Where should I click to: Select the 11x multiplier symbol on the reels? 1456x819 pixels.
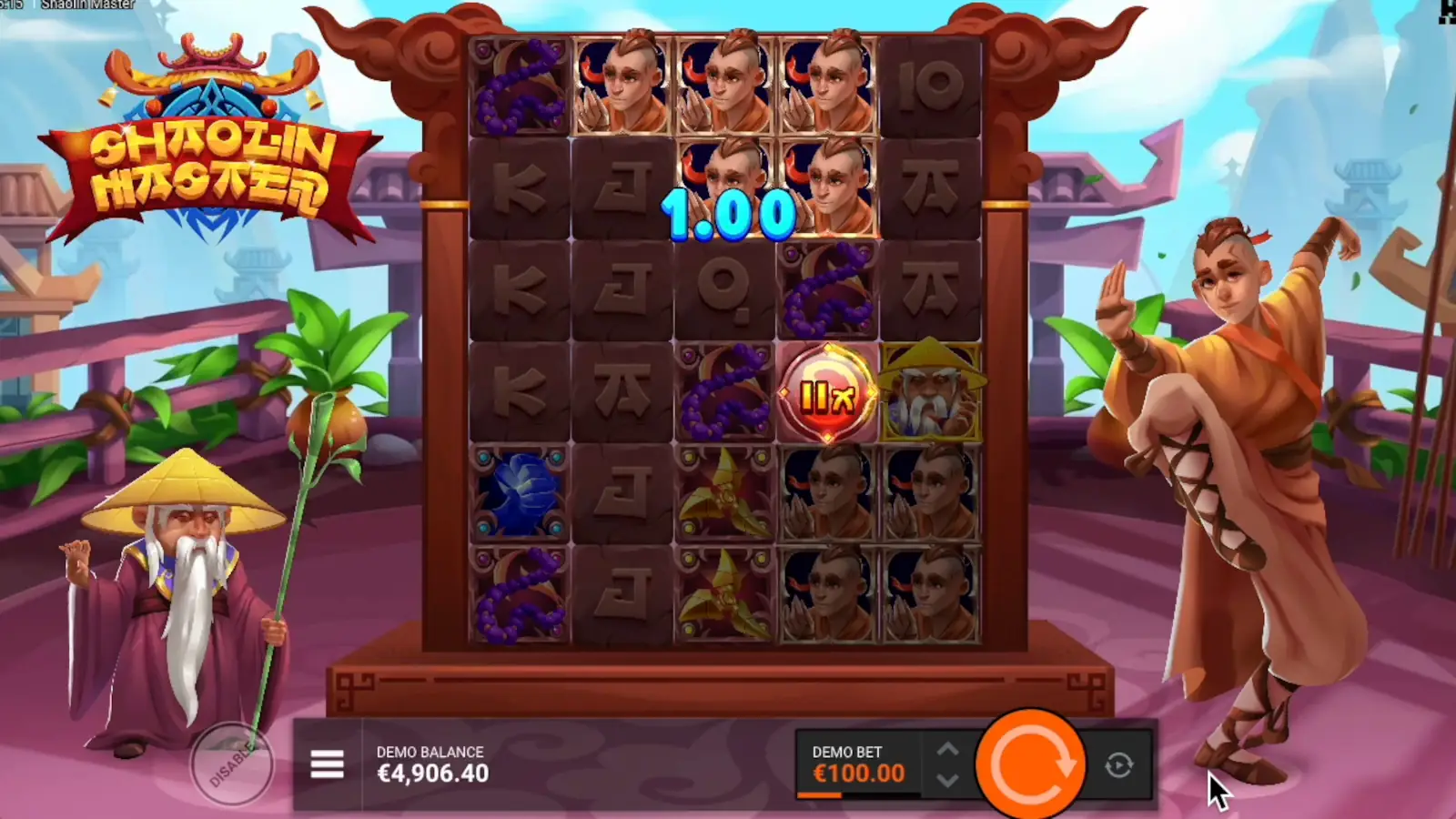click(x=828, y=393)
